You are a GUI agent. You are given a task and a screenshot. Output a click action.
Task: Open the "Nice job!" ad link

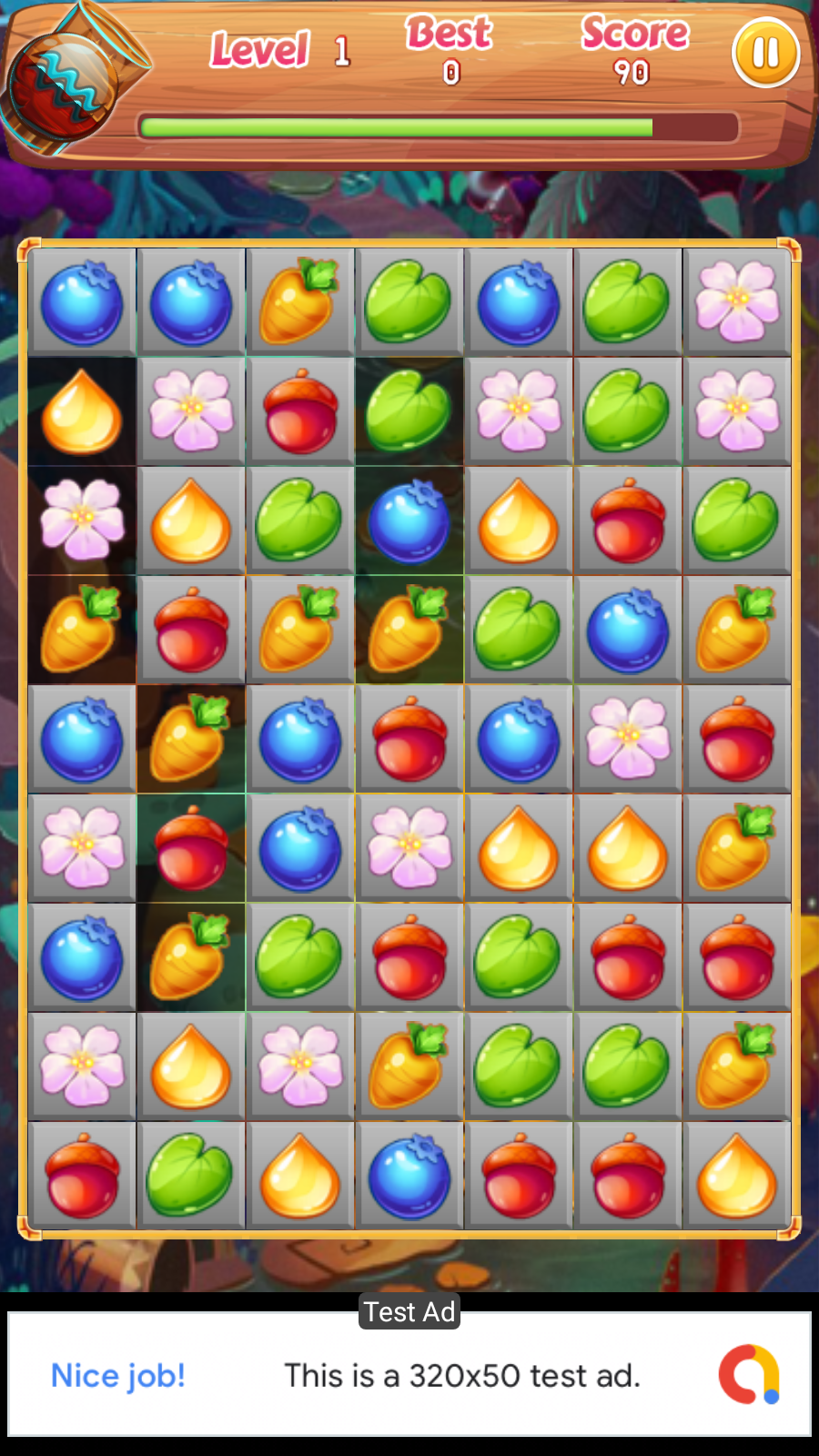[x=118, y=1375]
